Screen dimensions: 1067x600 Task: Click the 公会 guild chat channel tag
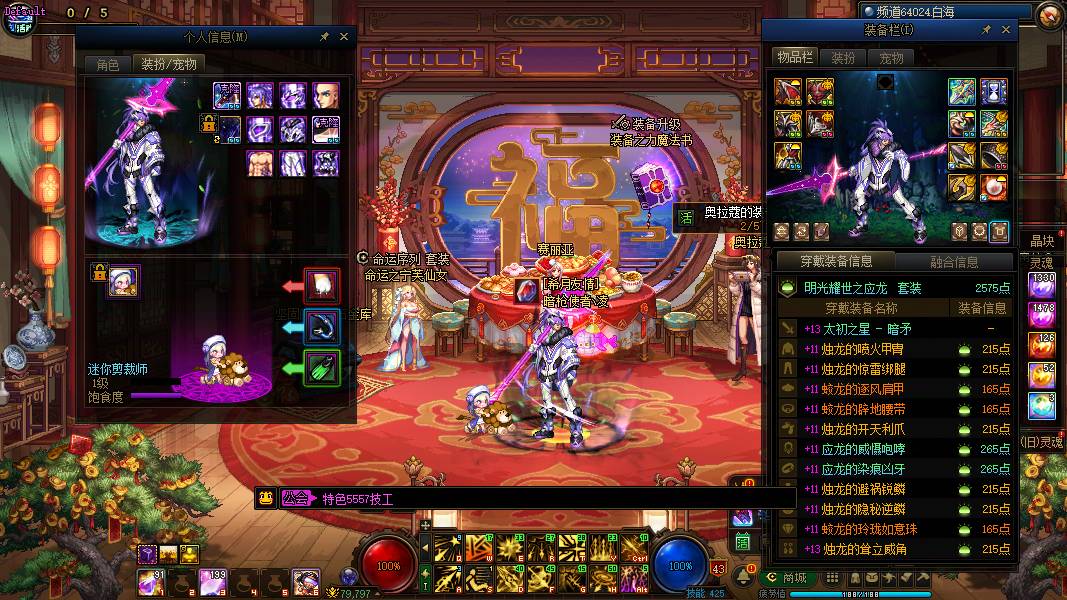296,498
